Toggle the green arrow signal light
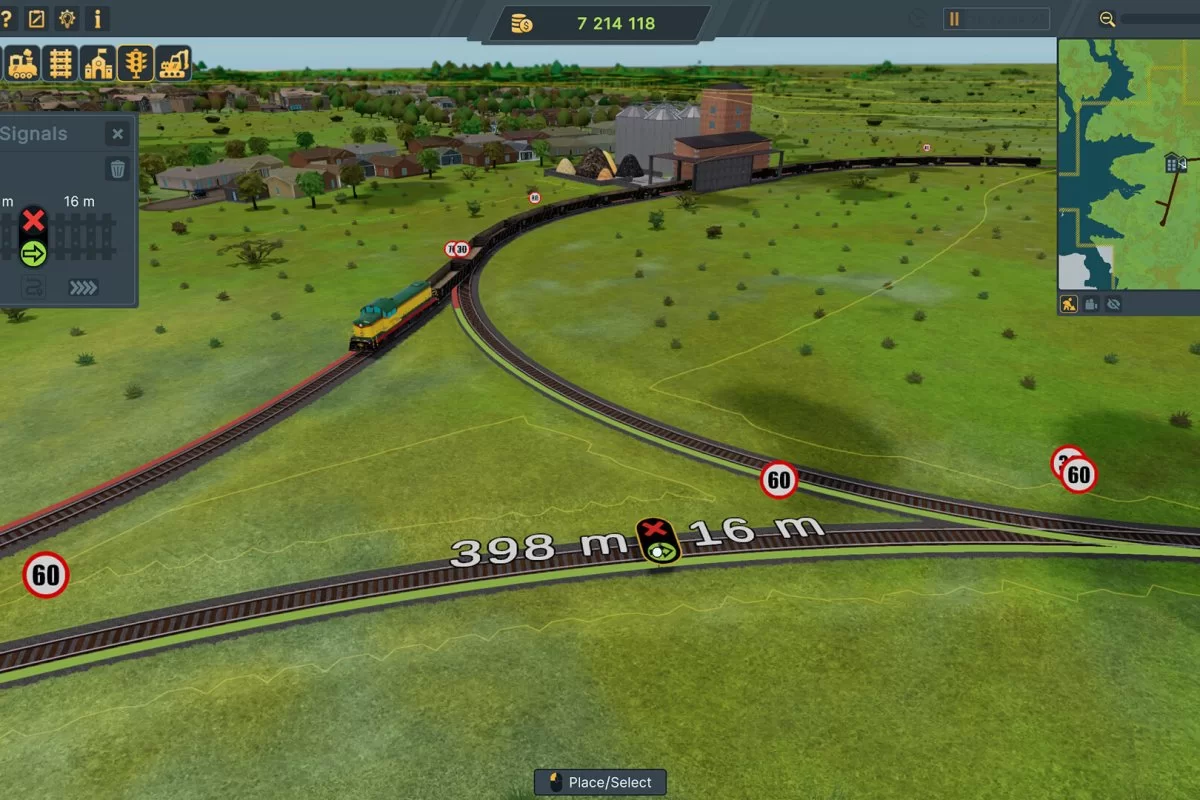Image resolution: width=1200 pixels, height=800 pixels. click(34, 254)
